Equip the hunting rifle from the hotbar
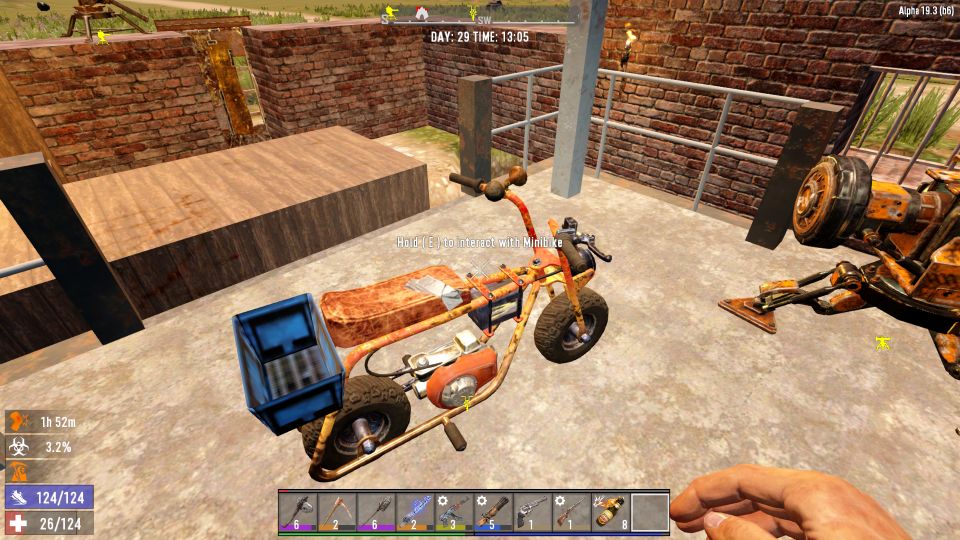 [x=571, y=513]
